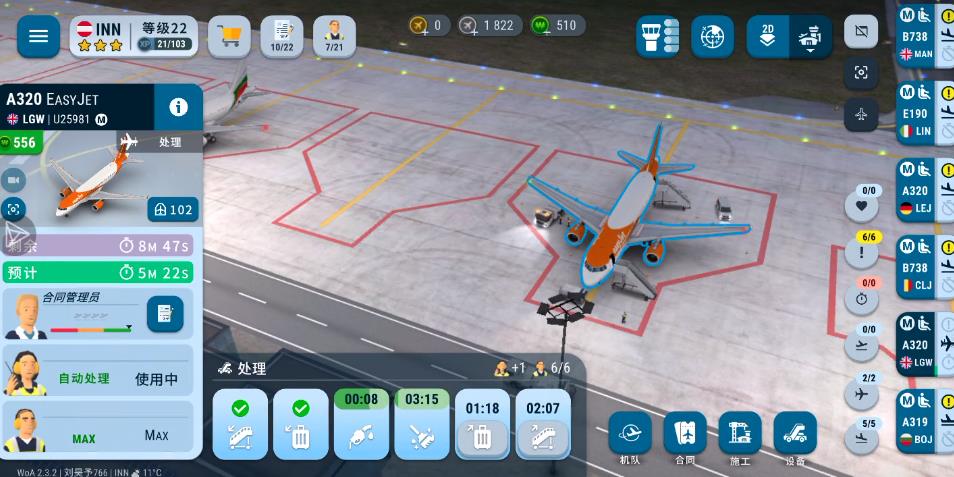Image resolution: width=954 pixels, height=477 pixels.
Task: Open the control tower panel
Action: coord(658,37)
